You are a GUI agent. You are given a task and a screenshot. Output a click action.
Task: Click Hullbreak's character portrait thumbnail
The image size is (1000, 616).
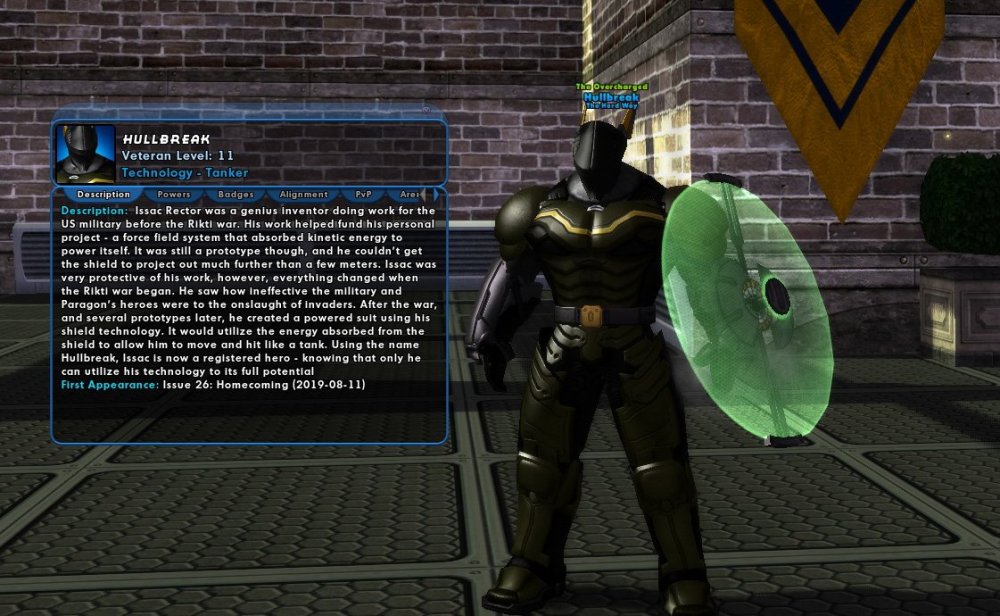pos(85,153)
